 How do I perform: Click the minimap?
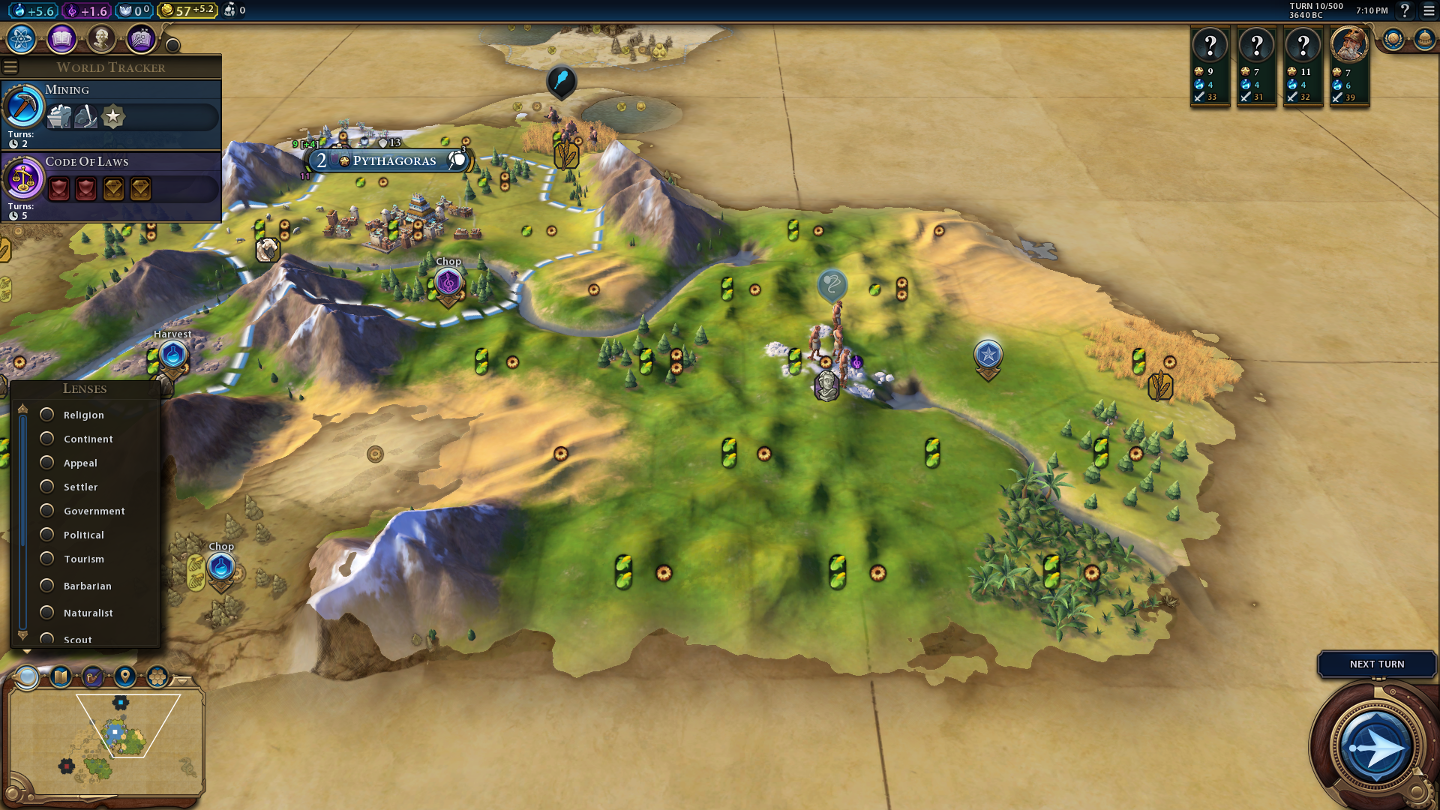(x=105, y=739)
